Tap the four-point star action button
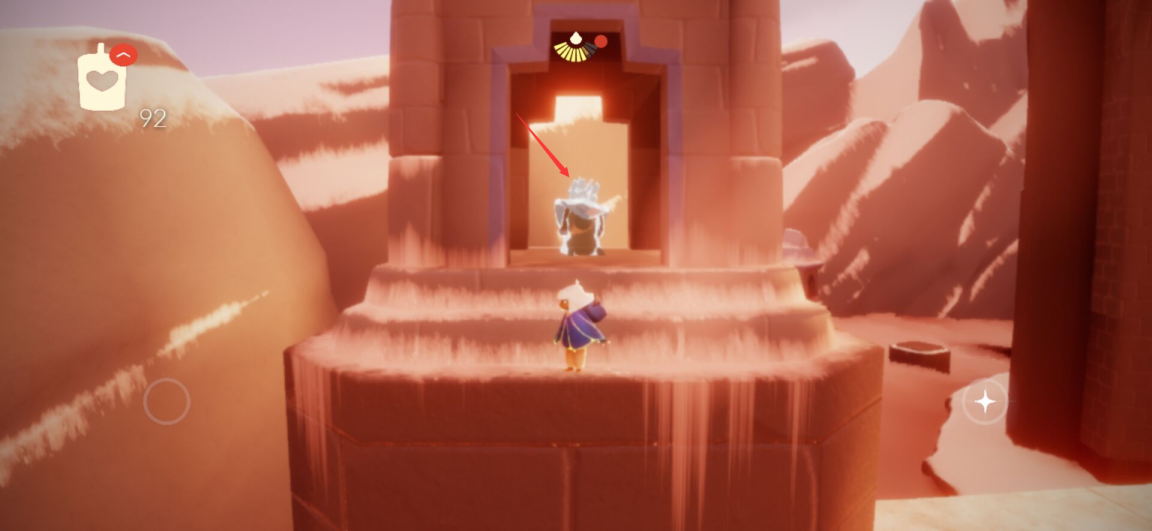The image size is (1152, 531). point(985,402)
